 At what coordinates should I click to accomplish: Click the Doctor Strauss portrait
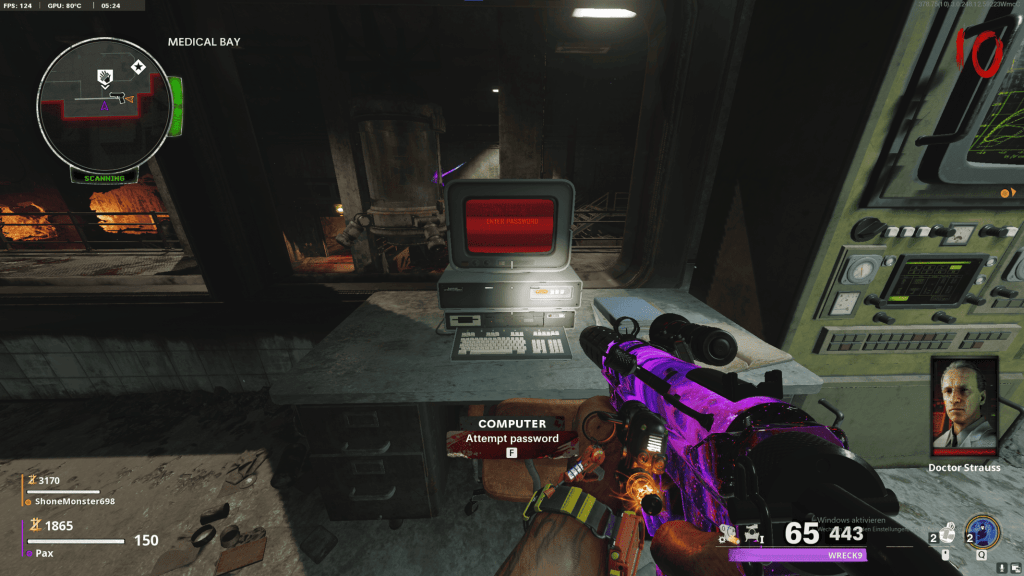click(x=965, y=406)
